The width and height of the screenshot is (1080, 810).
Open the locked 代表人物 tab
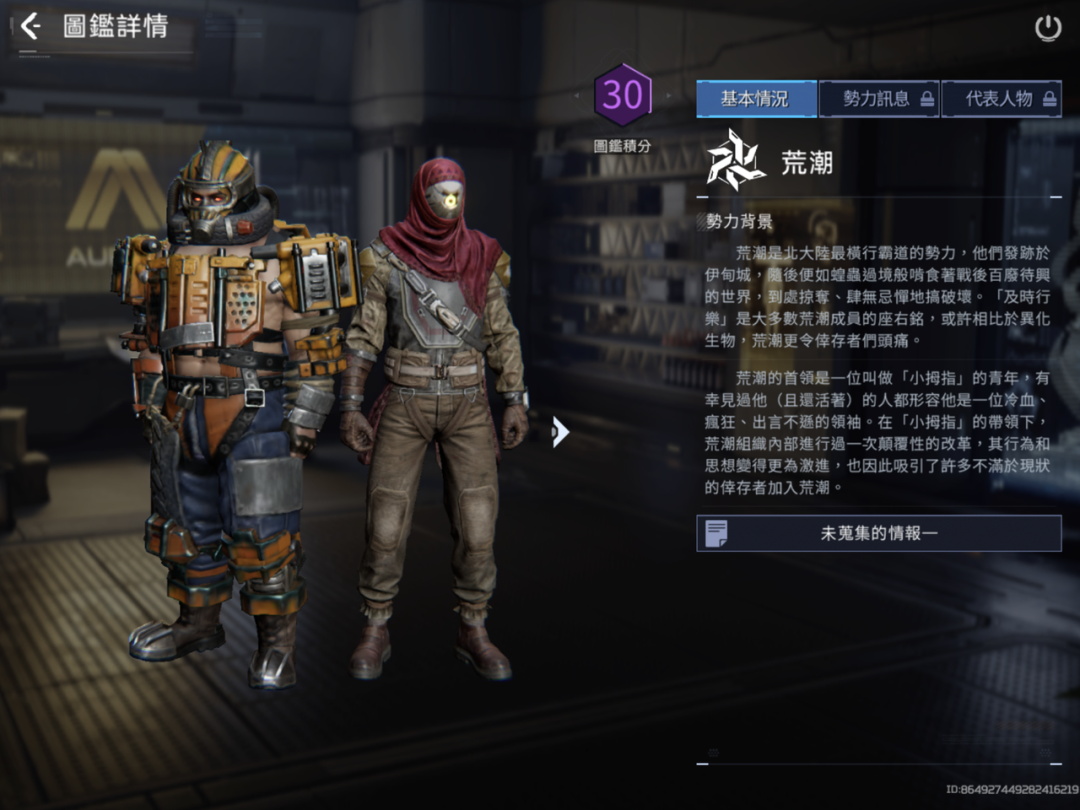[x=1001, y=99]
